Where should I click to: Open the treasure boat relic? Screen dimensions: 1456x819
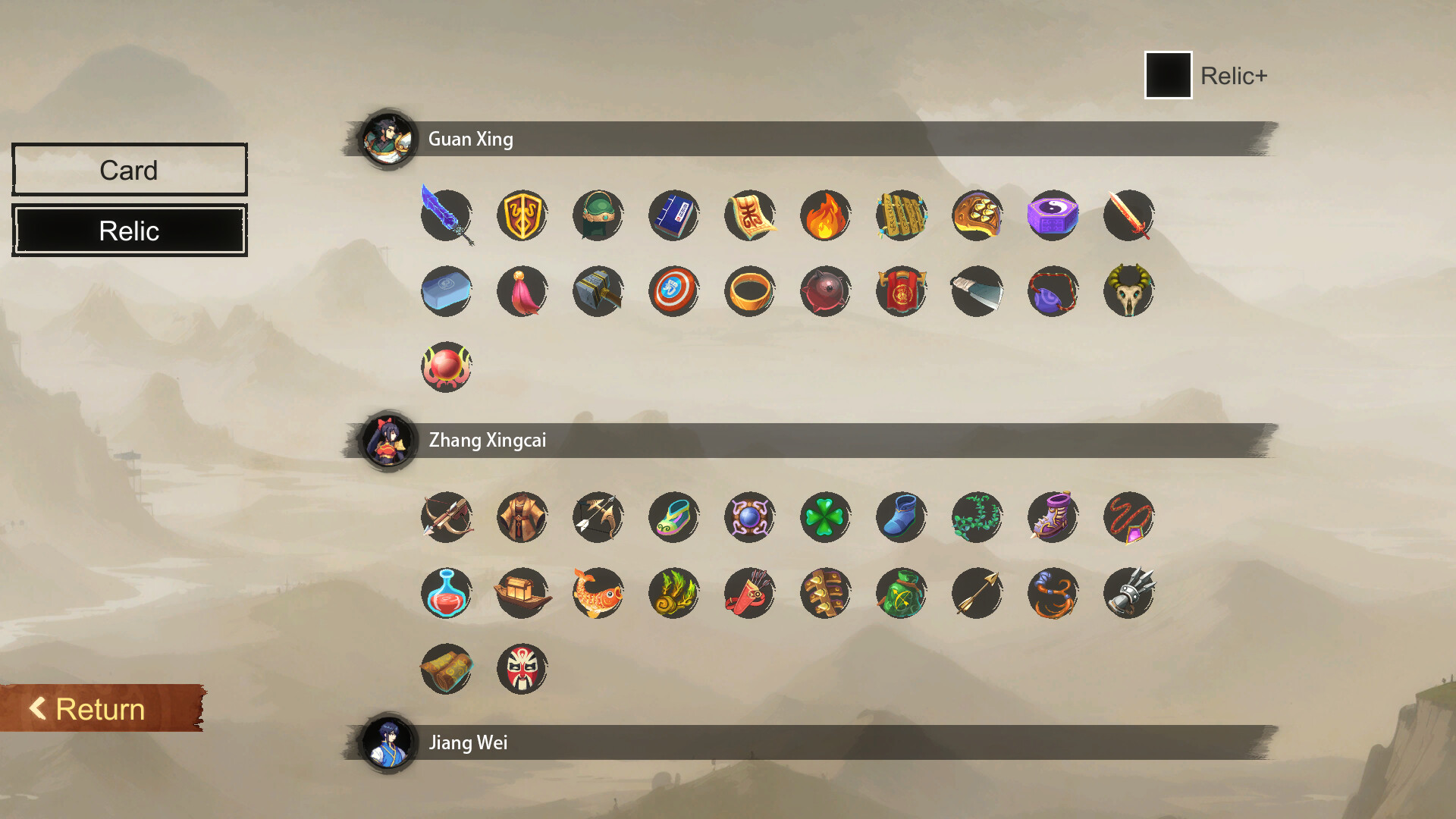[522, 594]
